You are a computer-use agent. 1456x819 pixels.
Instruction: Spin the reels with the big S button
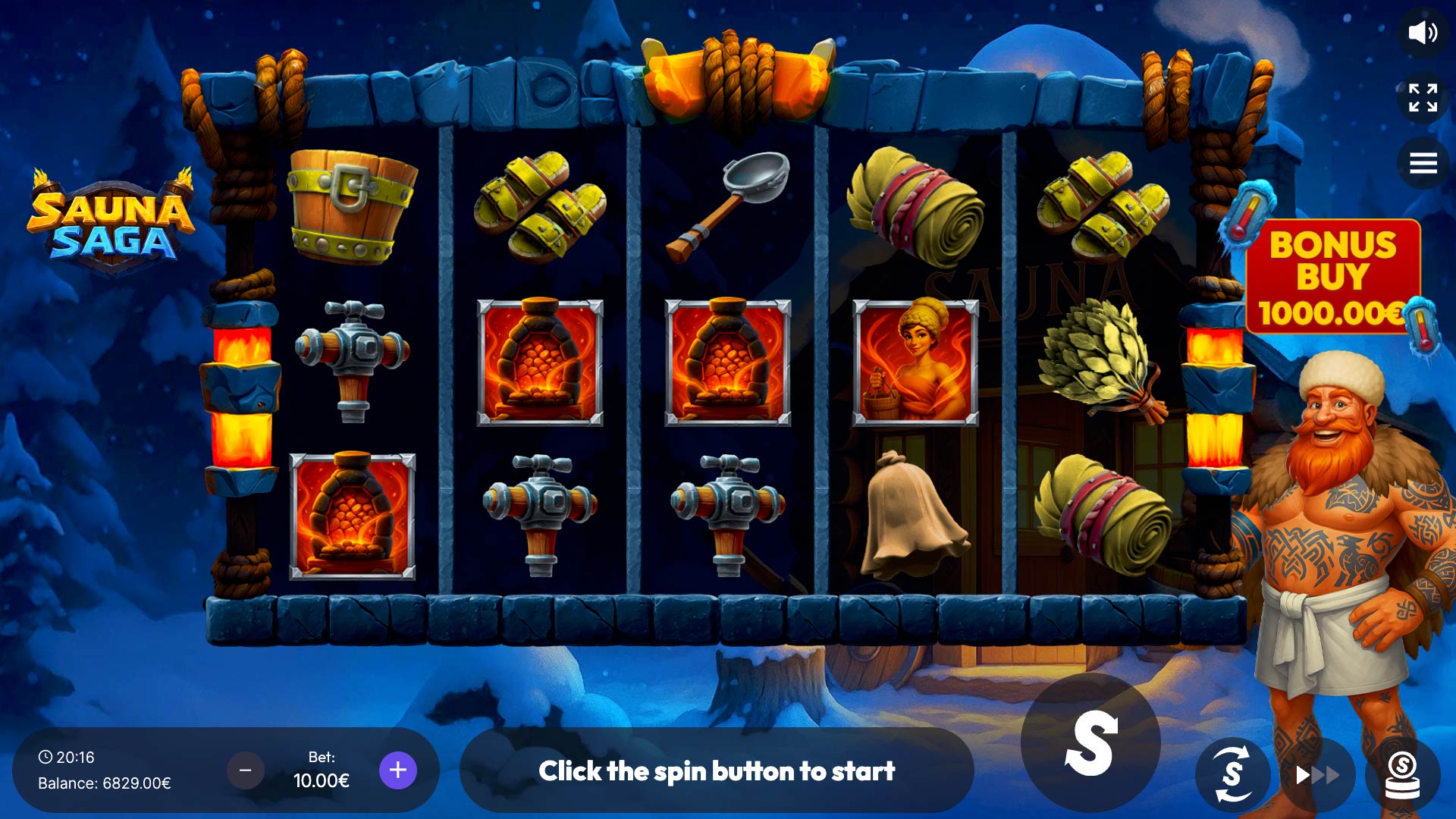tap(1090, 743)
